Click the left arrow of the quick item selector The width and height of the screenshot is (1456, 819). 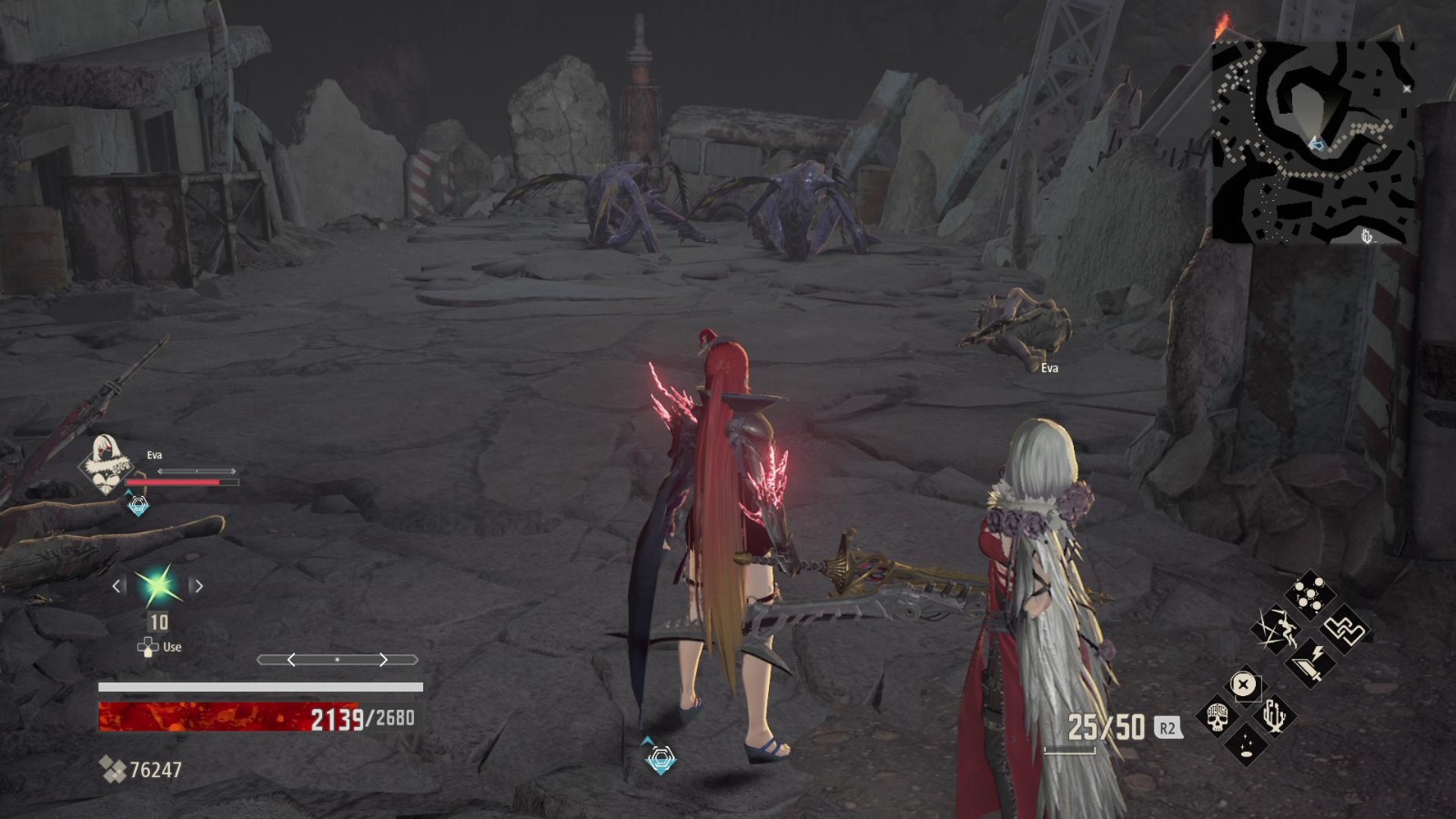pos(117,586)
